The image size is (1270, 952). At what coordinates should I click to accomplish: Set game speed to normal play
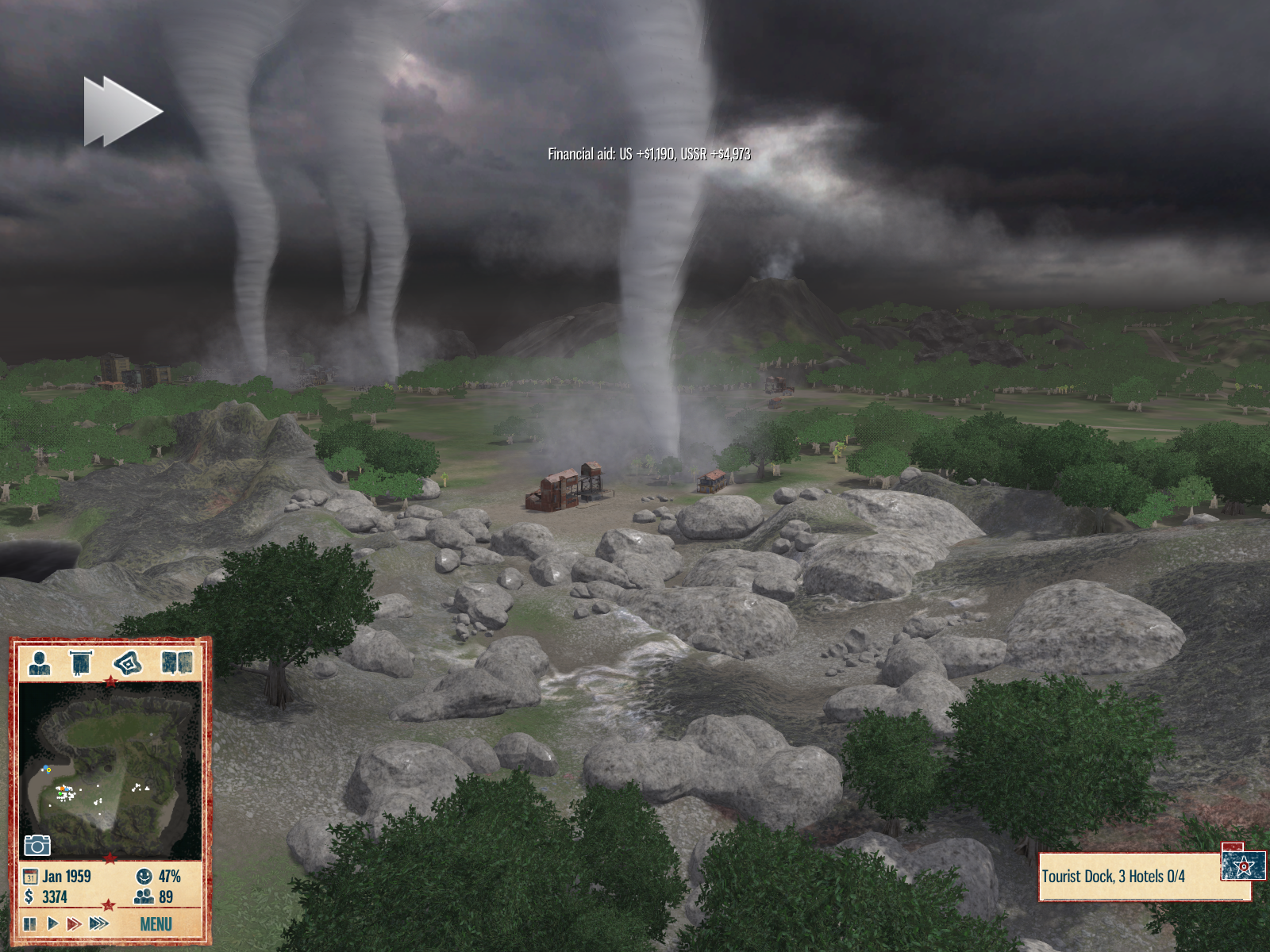tap(52, 923)
